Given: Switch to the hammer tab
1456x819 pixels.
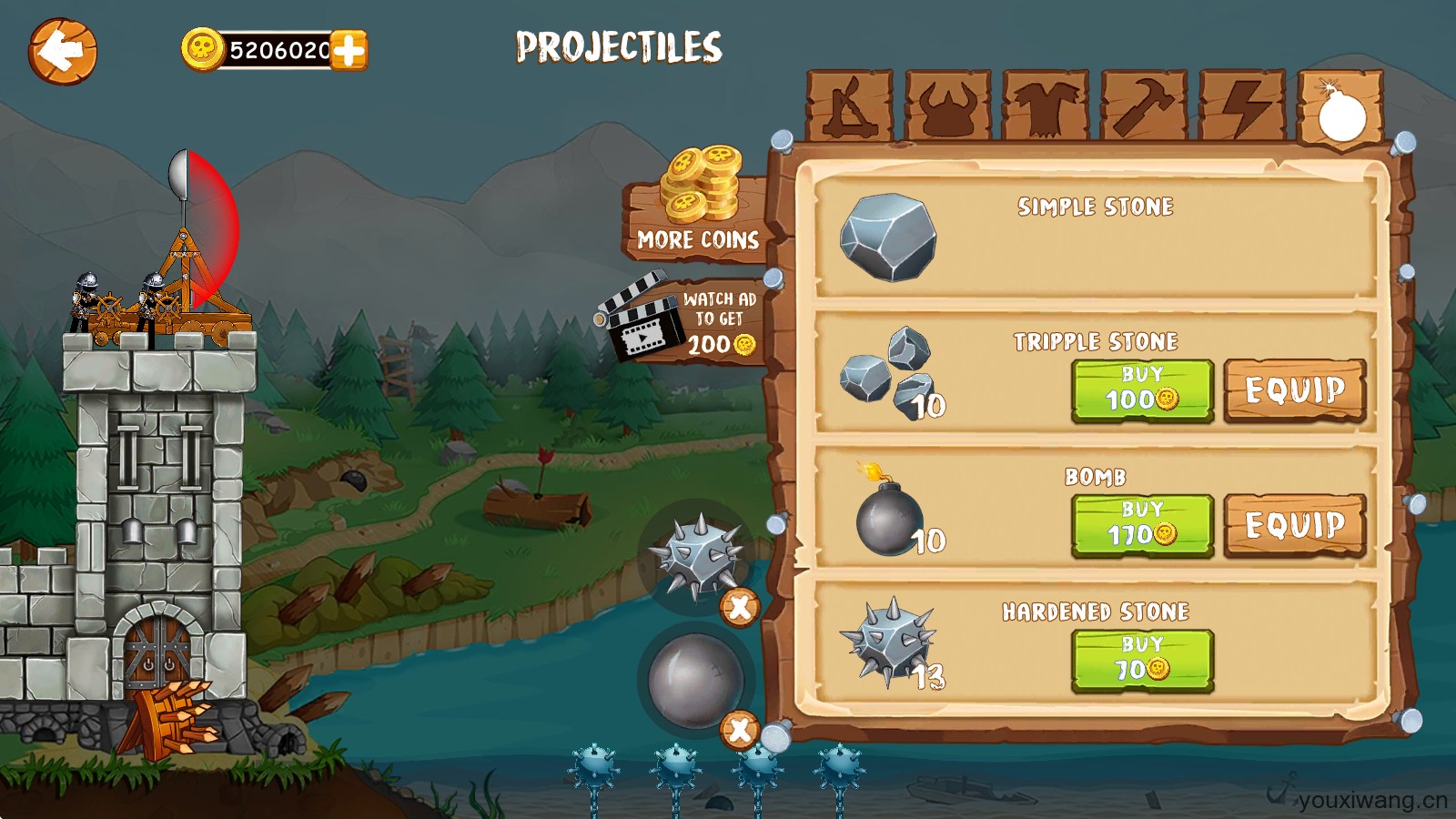Looking at the screenshot, I should (1144, 106).
